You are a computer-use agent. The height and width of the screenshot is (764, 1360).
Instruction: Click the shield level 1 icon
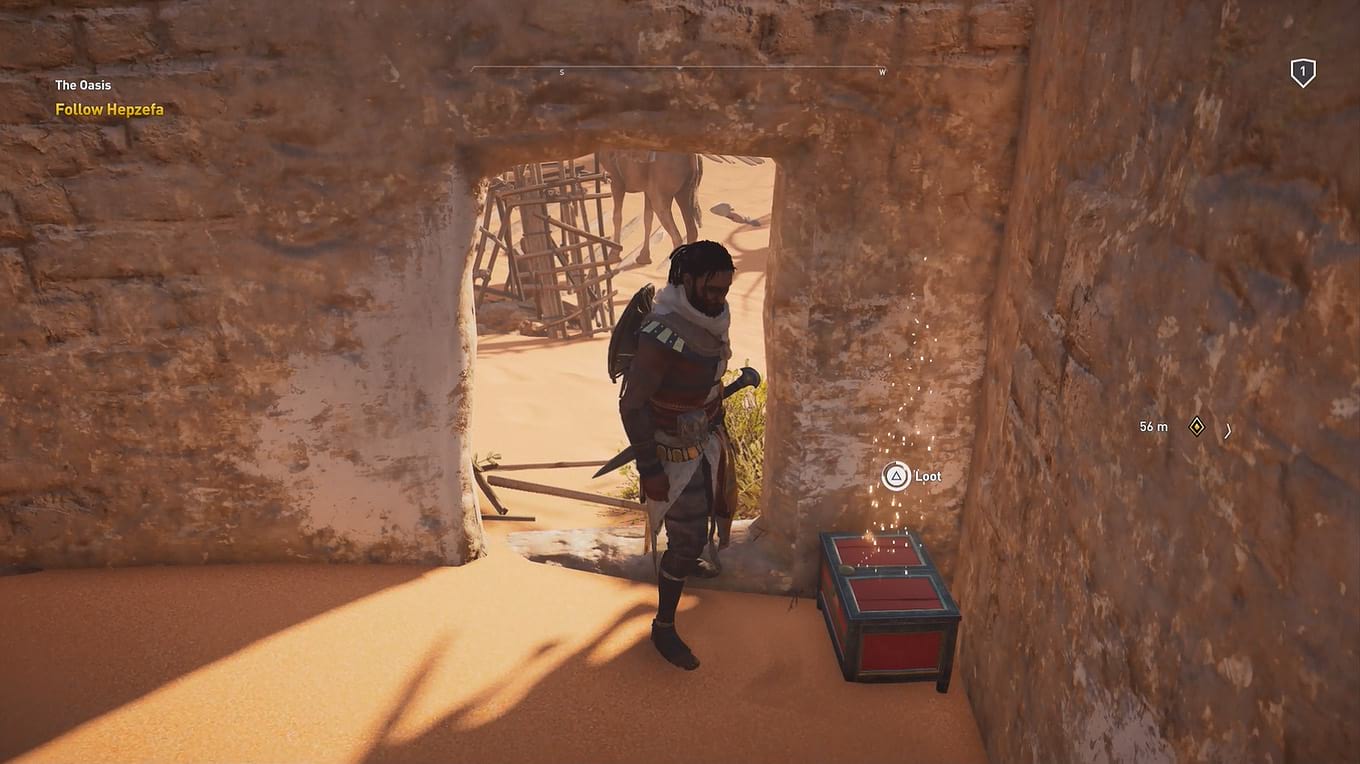point(1301,72)
